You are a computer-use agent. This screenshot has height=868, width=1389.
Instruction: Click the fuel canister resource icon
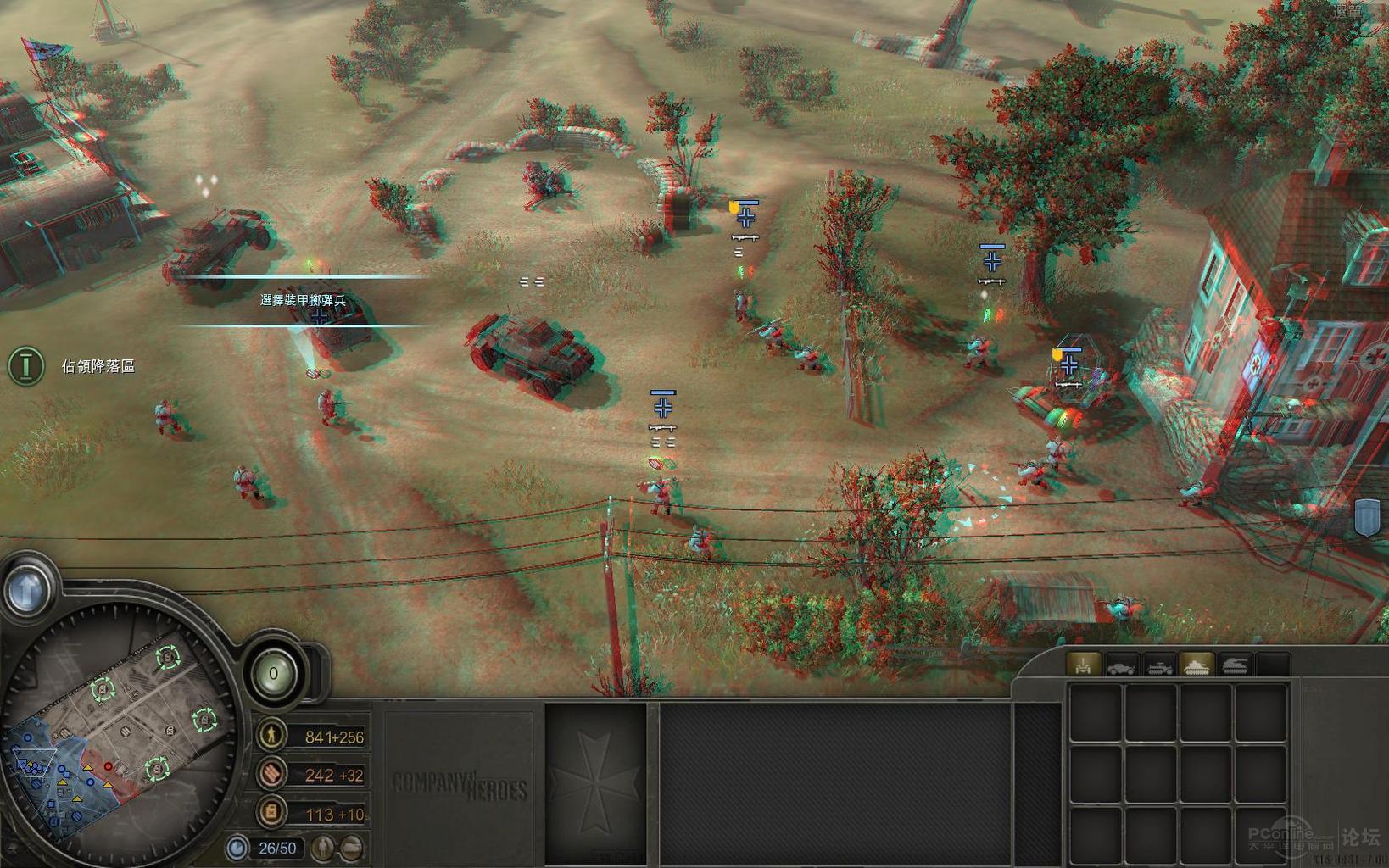[x=271, y=811]
